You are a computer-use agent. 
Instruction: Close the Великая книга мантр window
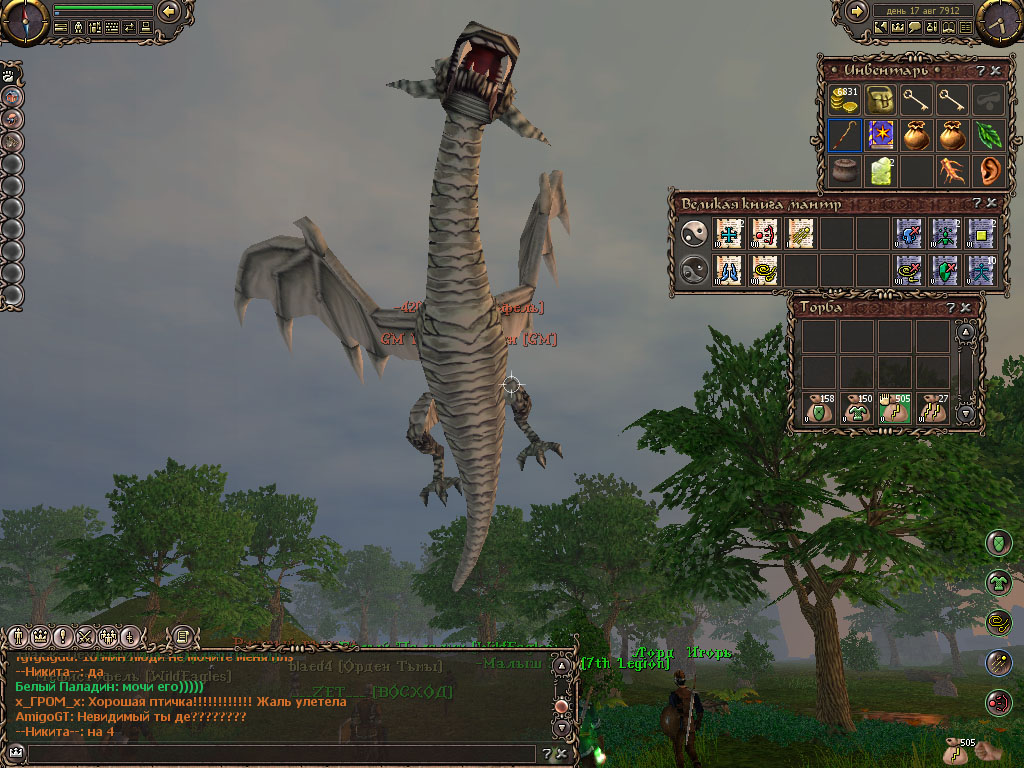[x=991, y=203]
